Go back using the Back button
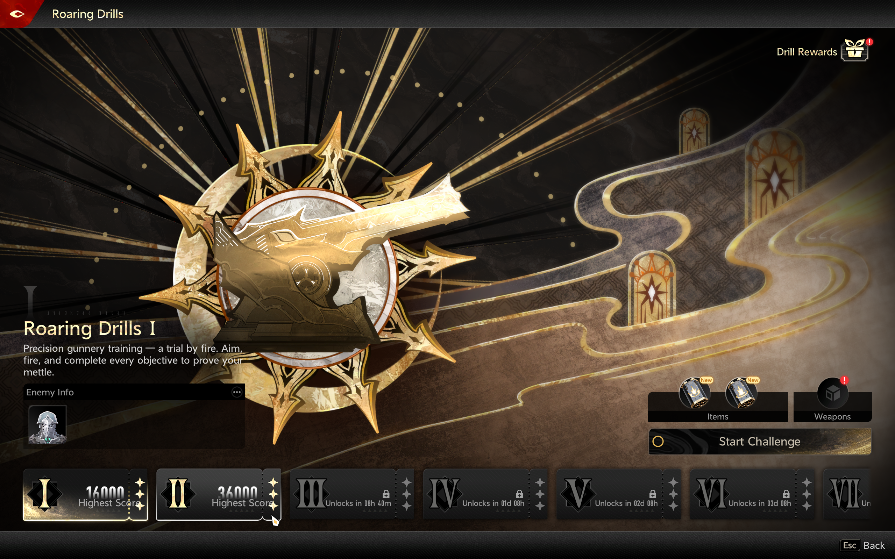The image size is (895, 559). tap(864, 546)
